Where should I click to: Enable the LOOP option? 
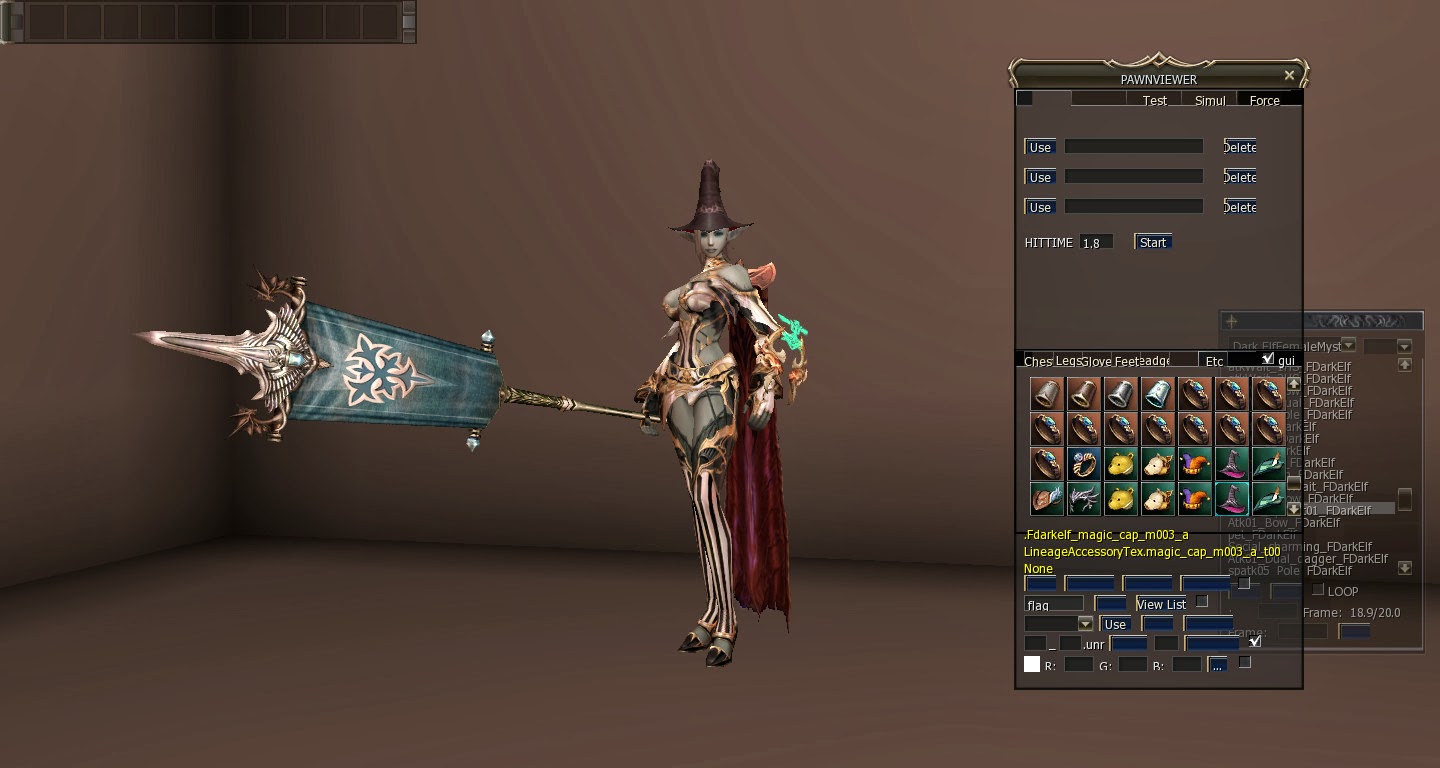point(1317,590)
